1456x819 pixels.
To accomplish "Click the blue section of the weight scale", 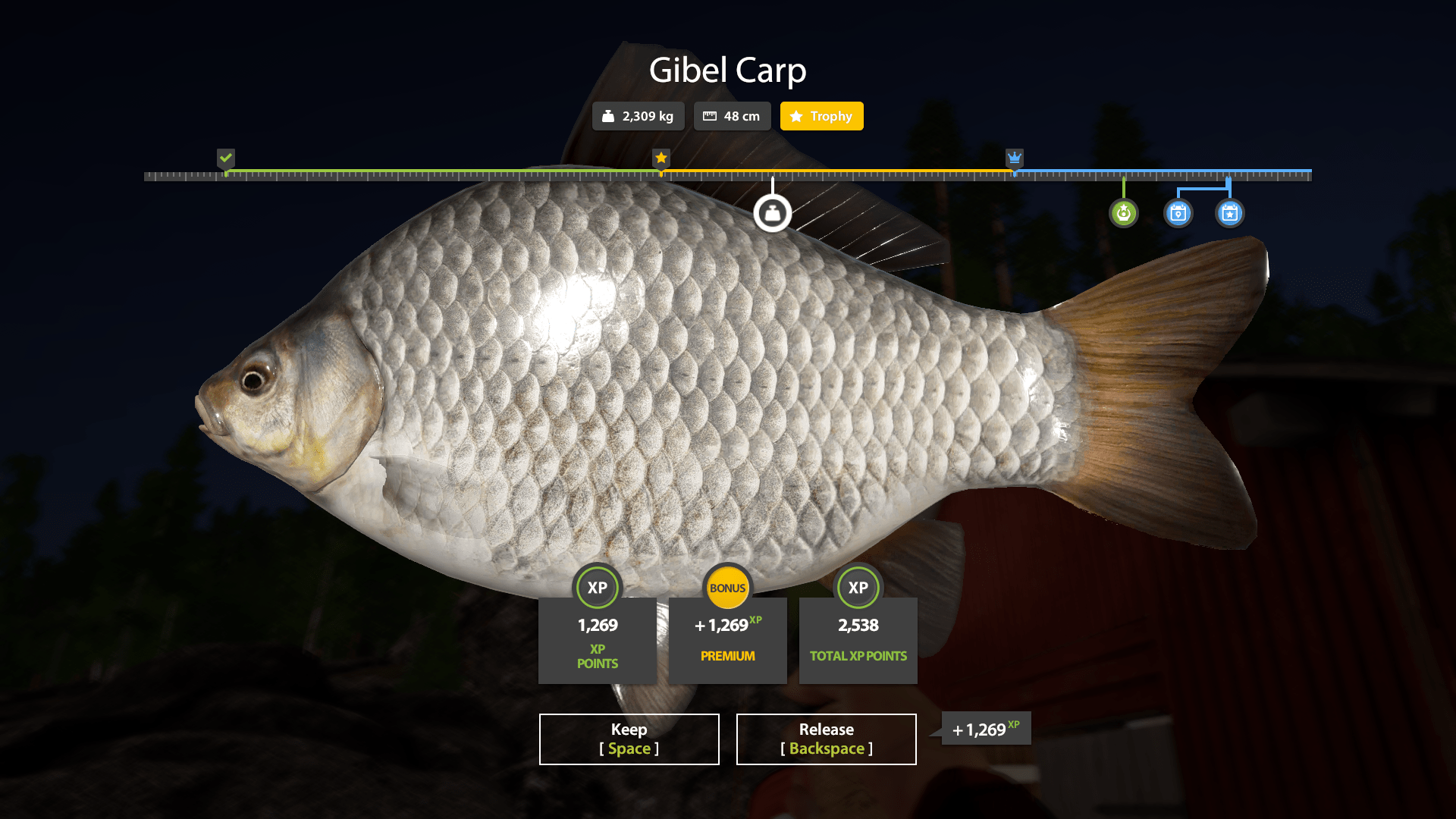I will 1160,172.
